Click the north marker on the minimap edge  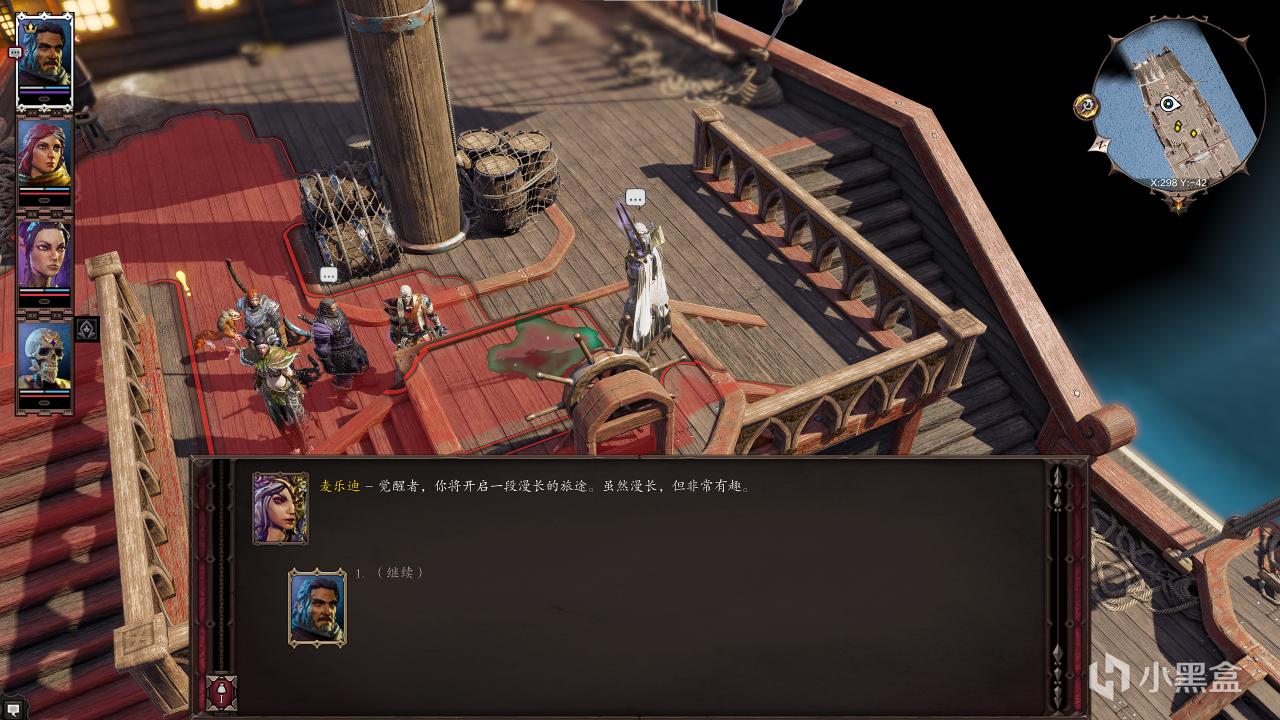pyautogui.click(x=1100, y=144)
